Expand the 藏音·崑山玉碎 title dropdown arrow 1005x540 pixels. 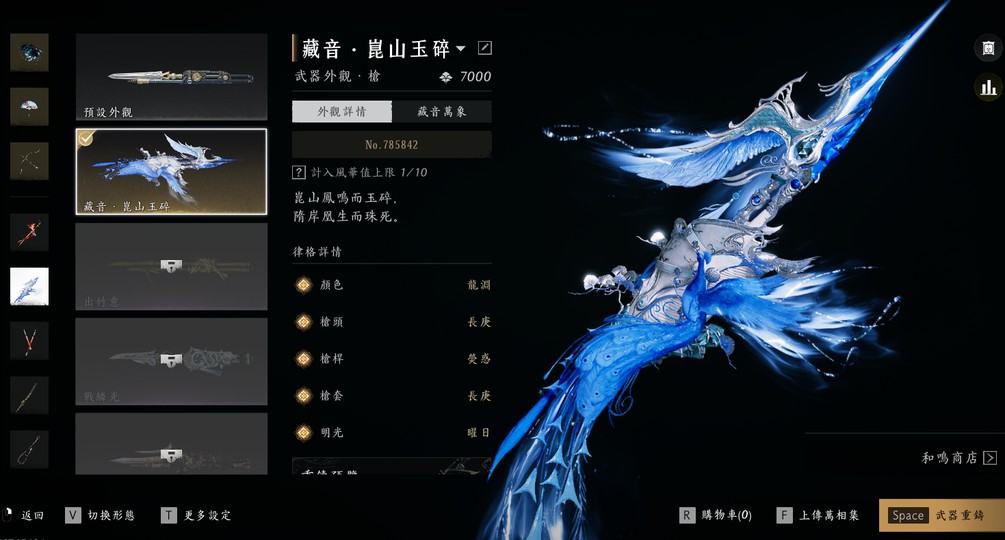(x=461, y=48)
